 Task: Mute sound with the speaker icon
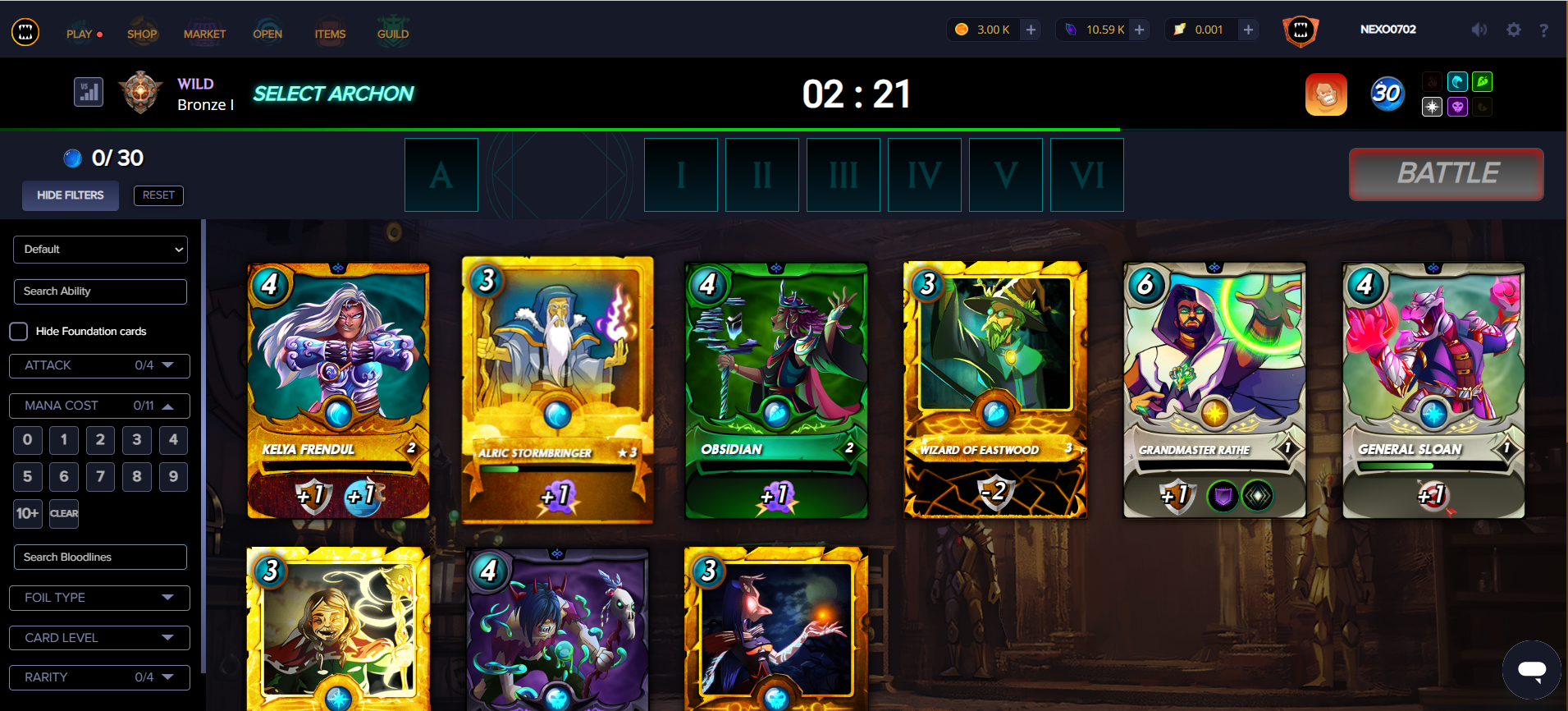pos(1479,30)
